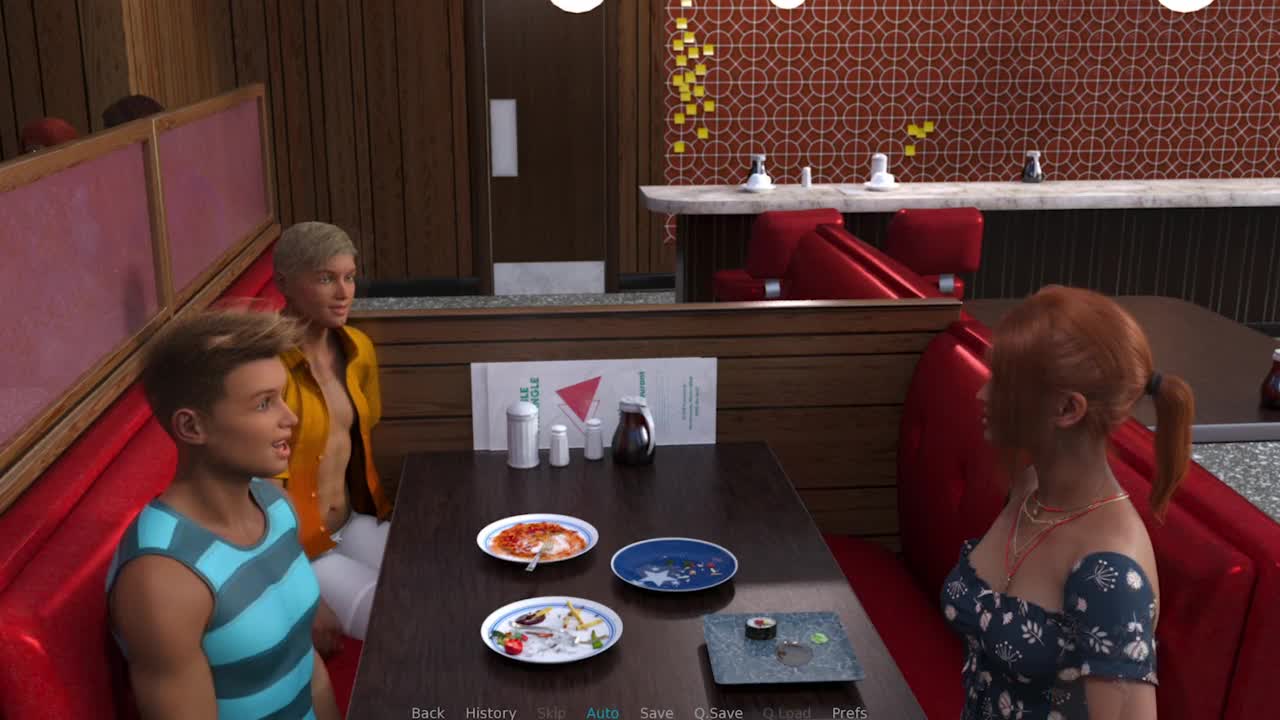
Task: Toggle Auto advance mode
Action: [x=602, y=712]
